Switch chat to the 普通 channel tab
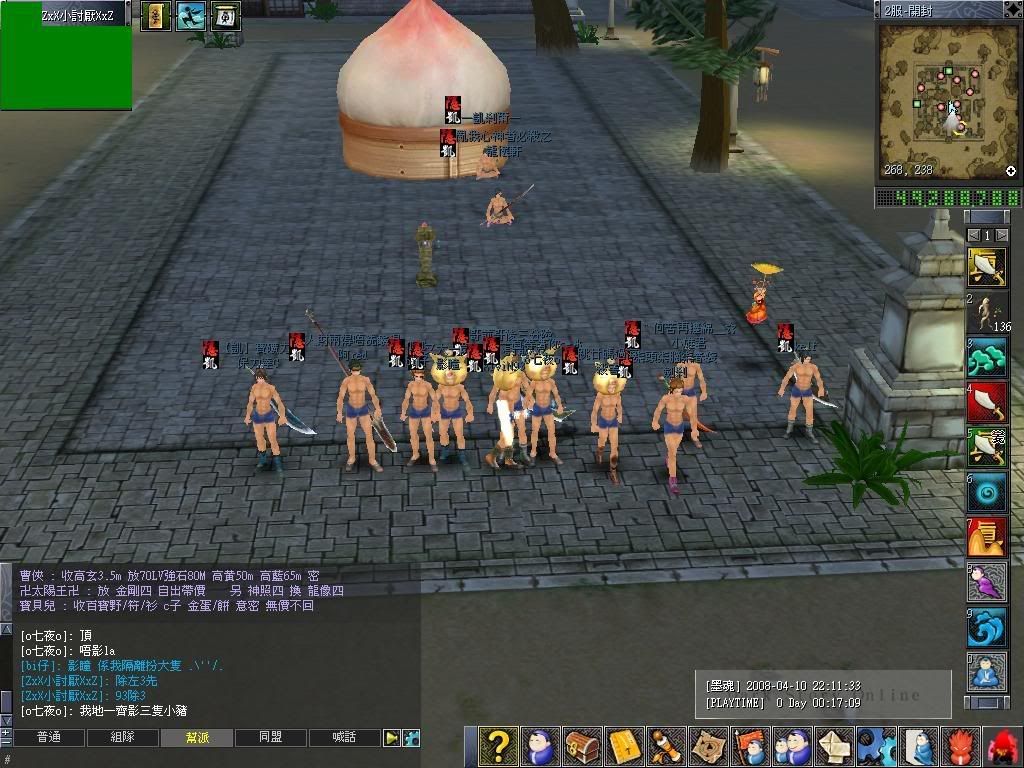The height and width of the screenshot is (768, 1024). pyautogui.click(x=48, y=737)
